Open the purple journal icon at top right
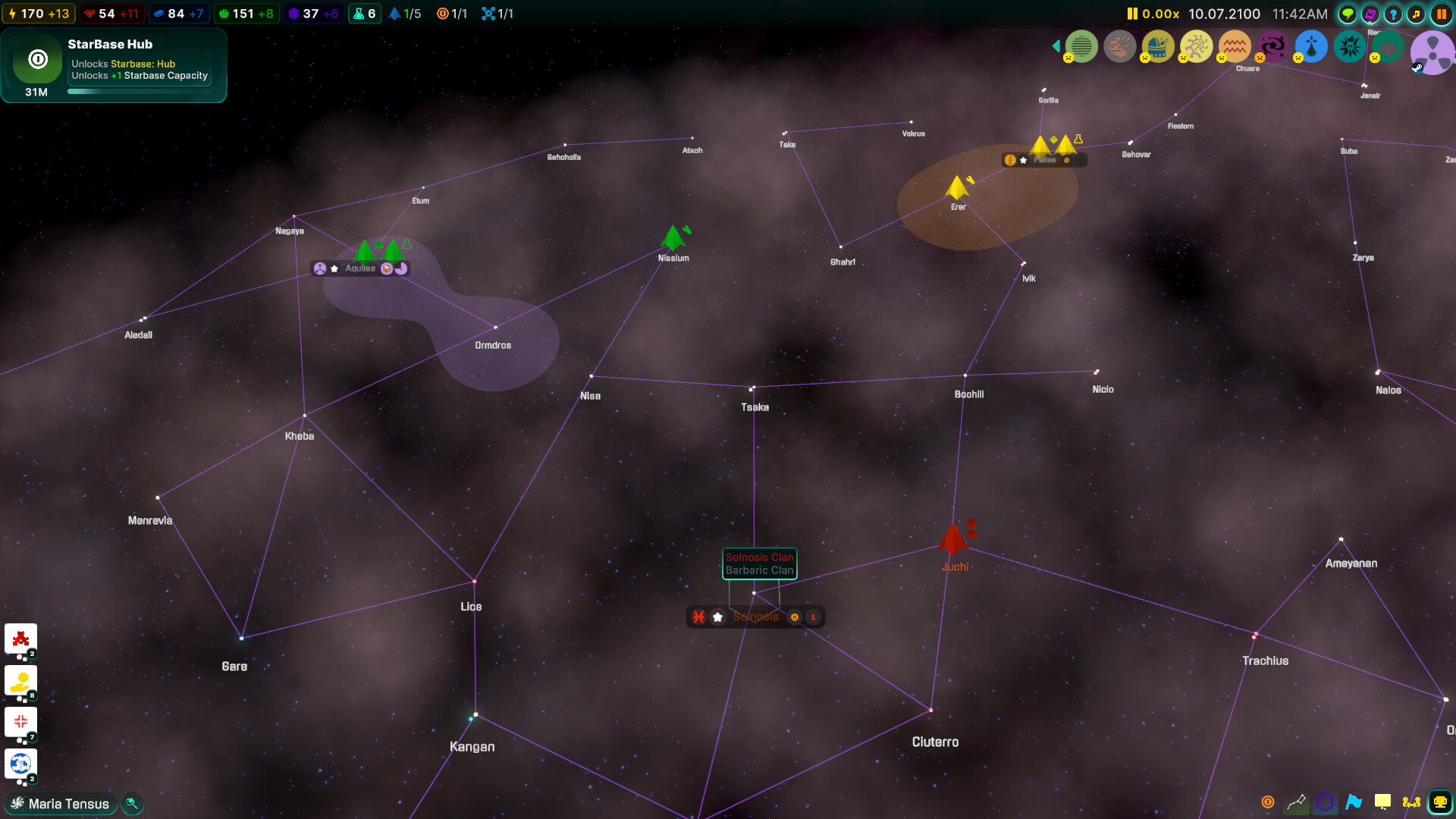 tap(1370, 14)
